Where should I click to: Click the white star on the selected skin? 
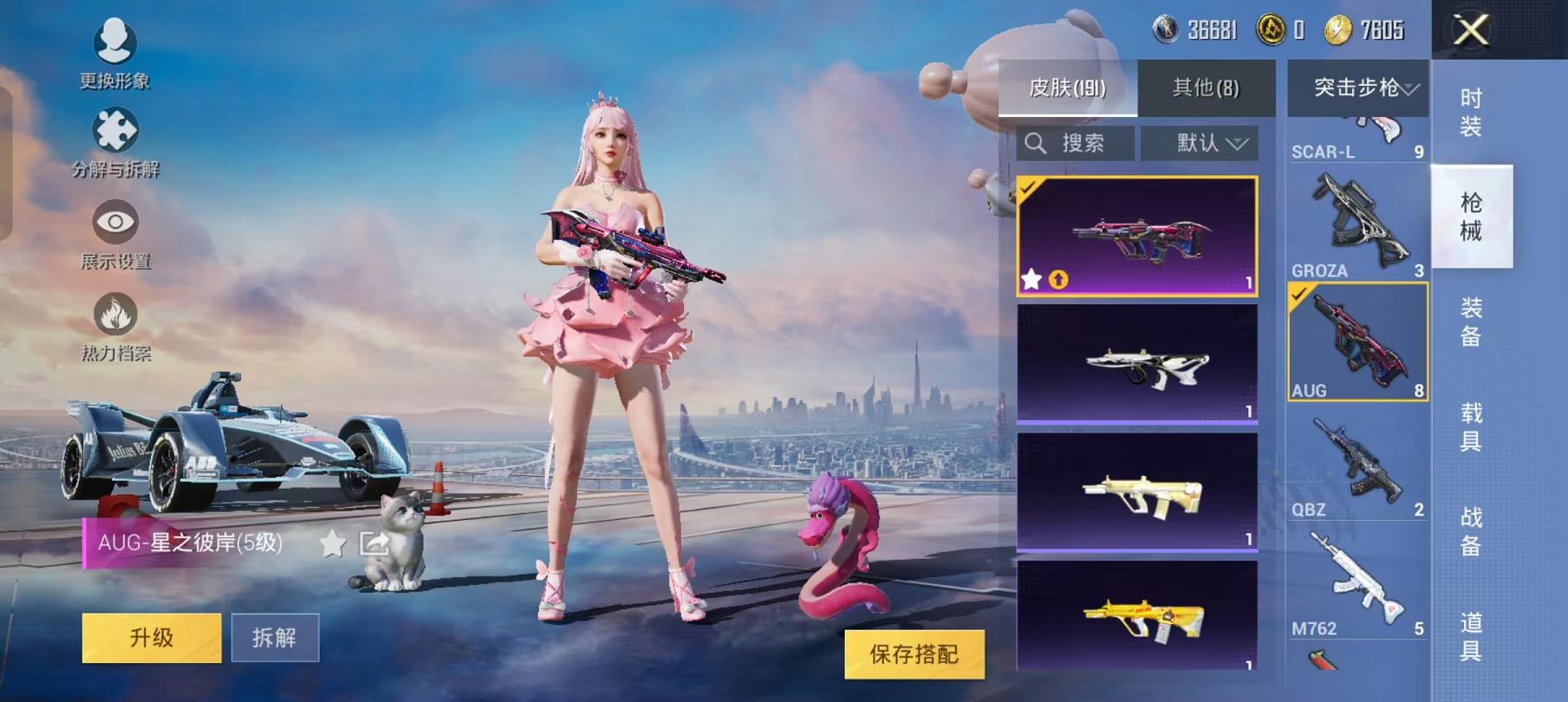pos(1031,280)
